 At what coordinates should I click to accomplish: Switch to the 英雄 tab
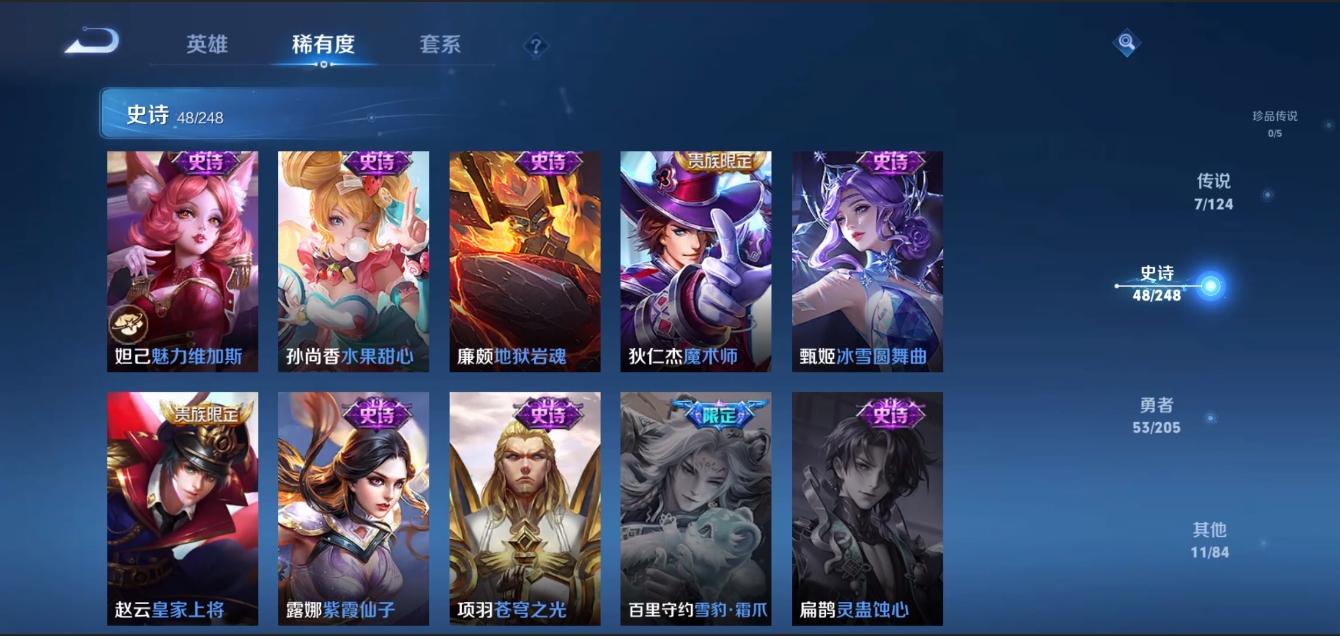tap(207, 44)
